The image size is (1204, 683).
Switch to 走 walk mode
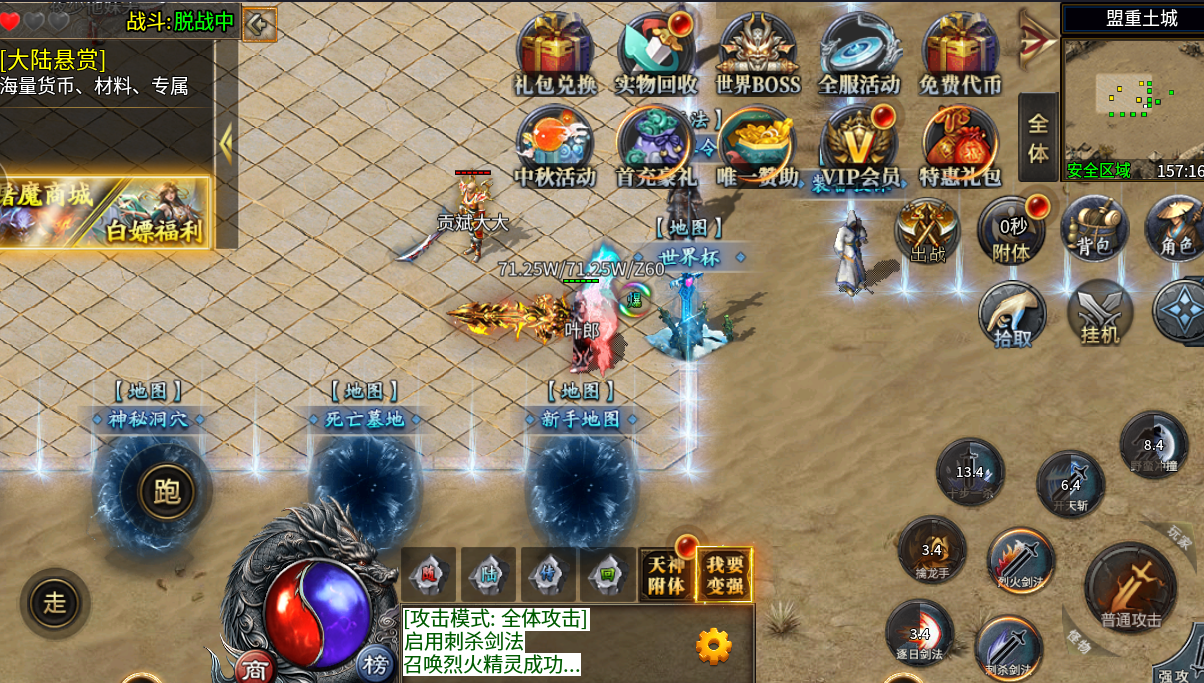(x=54, y=602)
